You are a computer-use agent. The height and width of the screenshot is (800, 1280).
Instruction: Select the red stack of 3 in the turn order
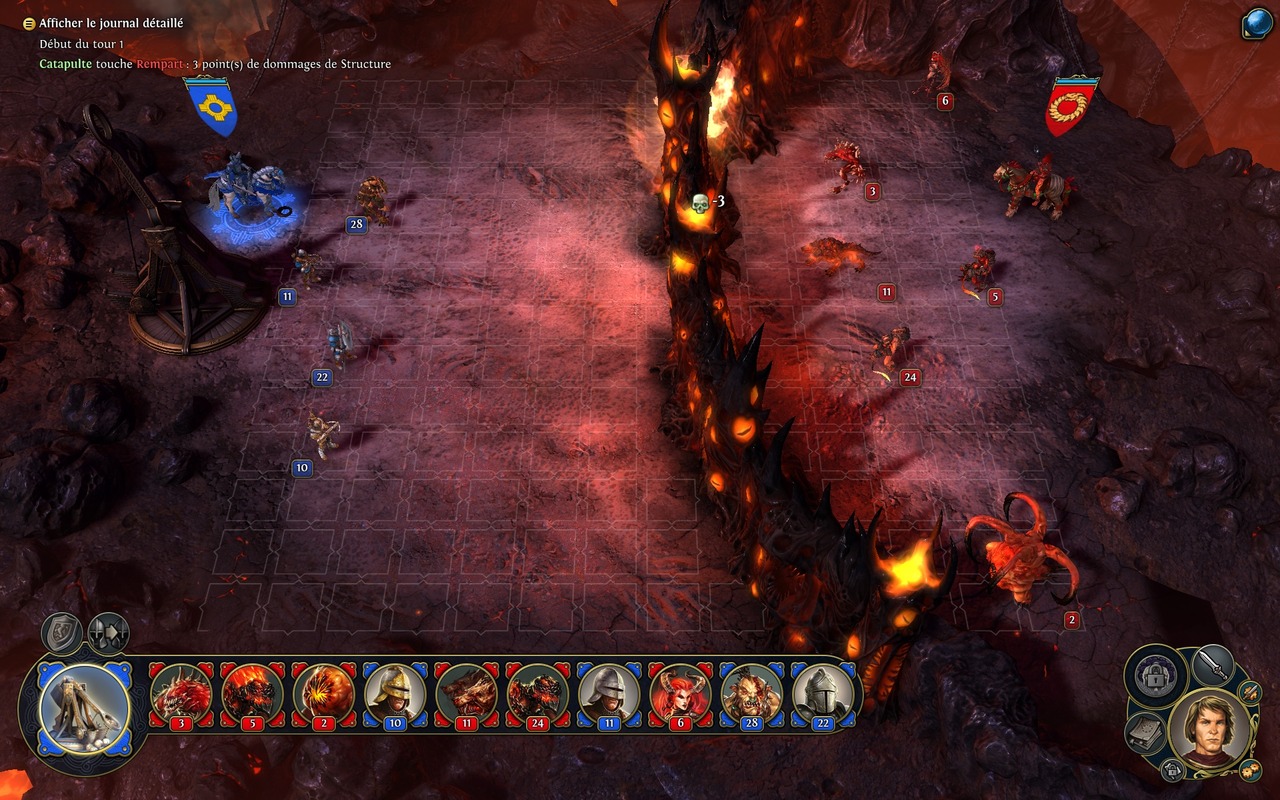click(181, 694)
